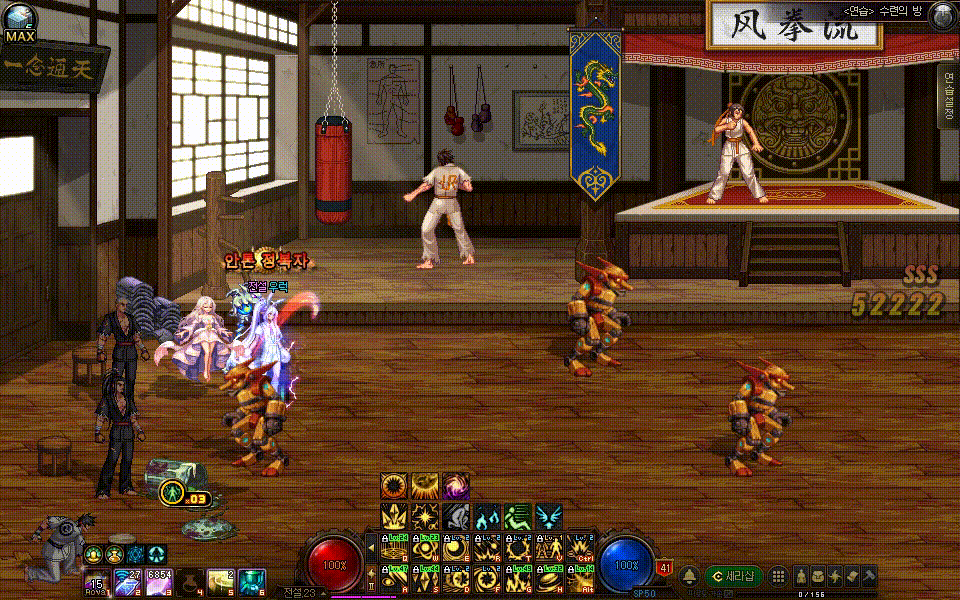Click the blue winged buff icon
The height and width of the screenshot is (600, 960).
click(x=548, y=516)
